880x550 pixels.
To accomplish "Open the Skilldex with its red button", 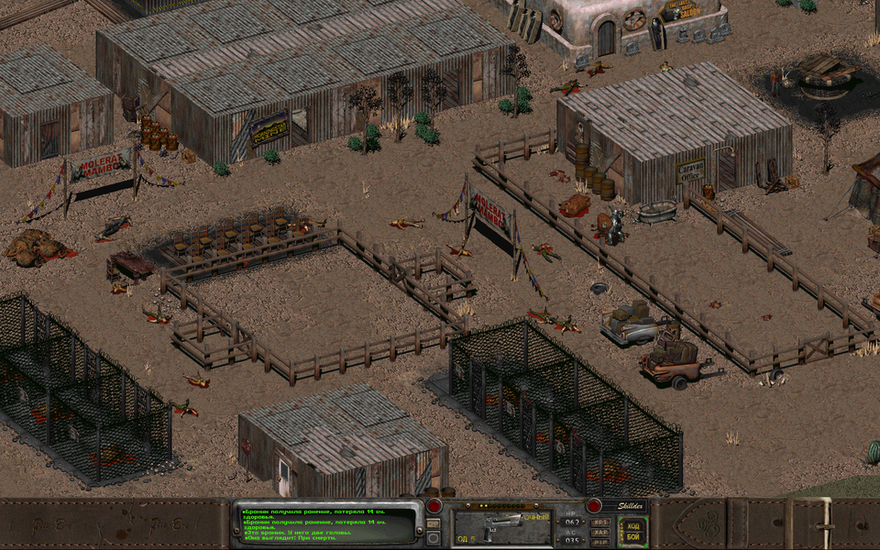I will click(x=594, y=506).
